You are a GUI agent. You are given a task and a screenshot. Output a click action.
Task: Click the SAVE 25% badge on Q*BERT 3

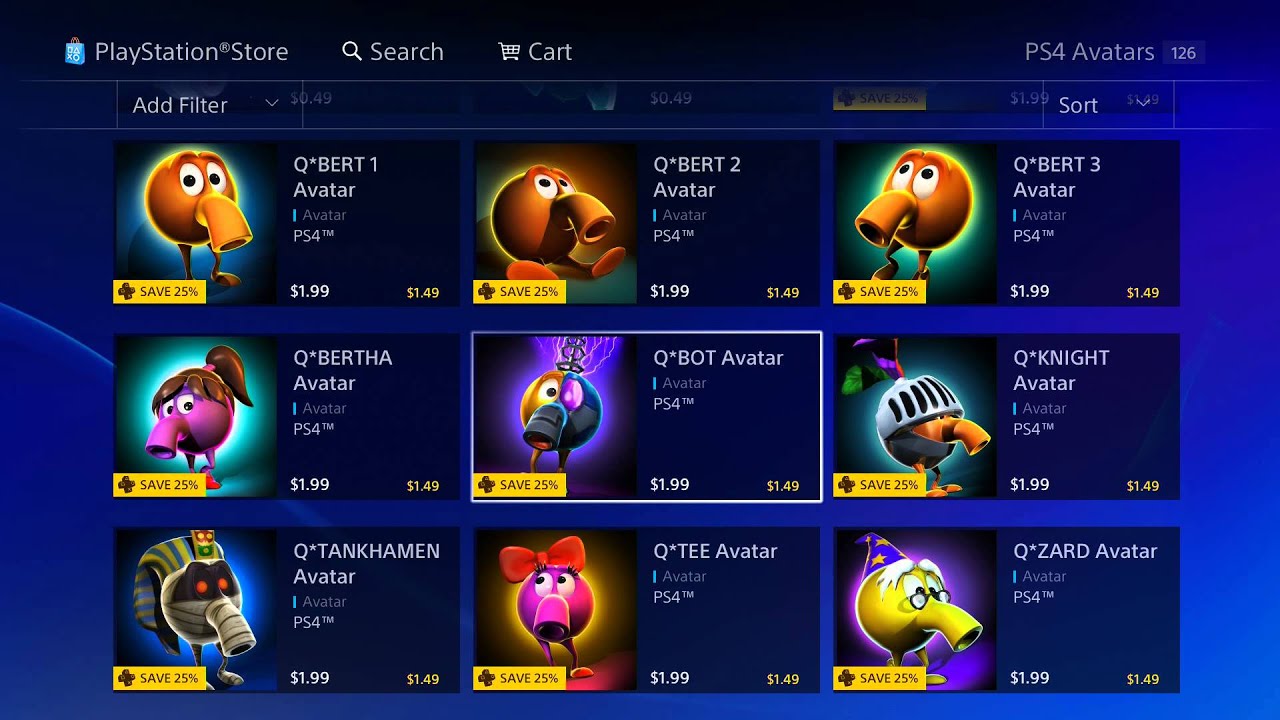[880, 291]
